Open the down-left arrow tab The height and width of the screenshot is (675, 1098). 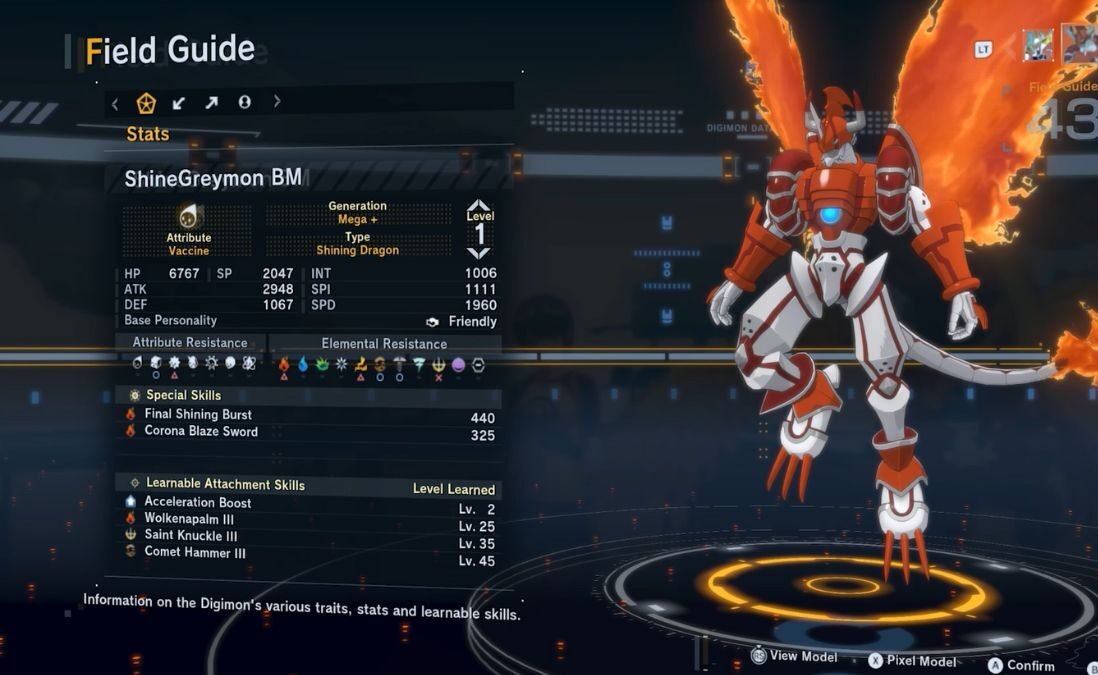pos(179,102)
